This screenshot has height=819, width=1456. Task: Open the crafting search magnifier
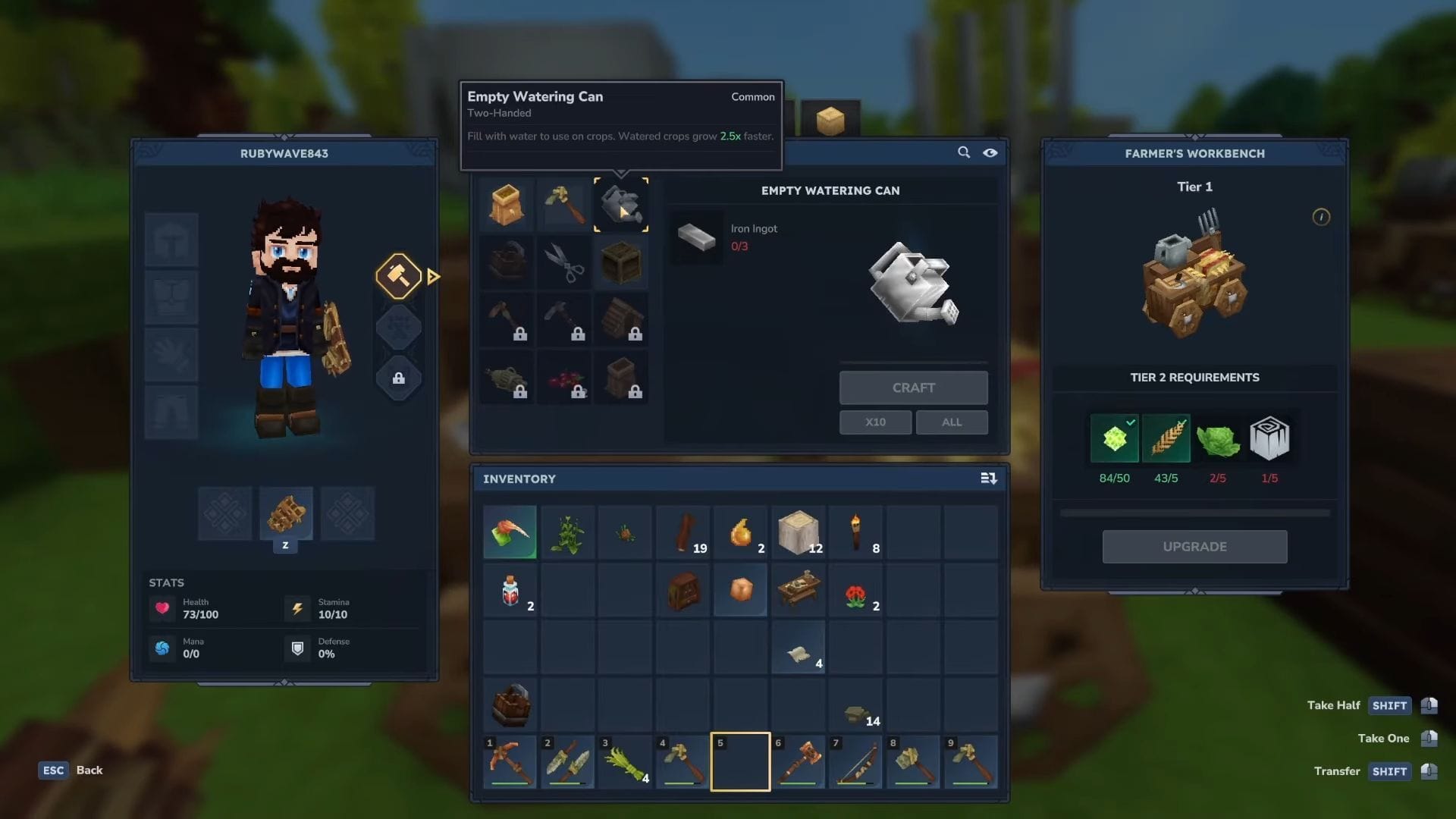click(x=964, y=152)
